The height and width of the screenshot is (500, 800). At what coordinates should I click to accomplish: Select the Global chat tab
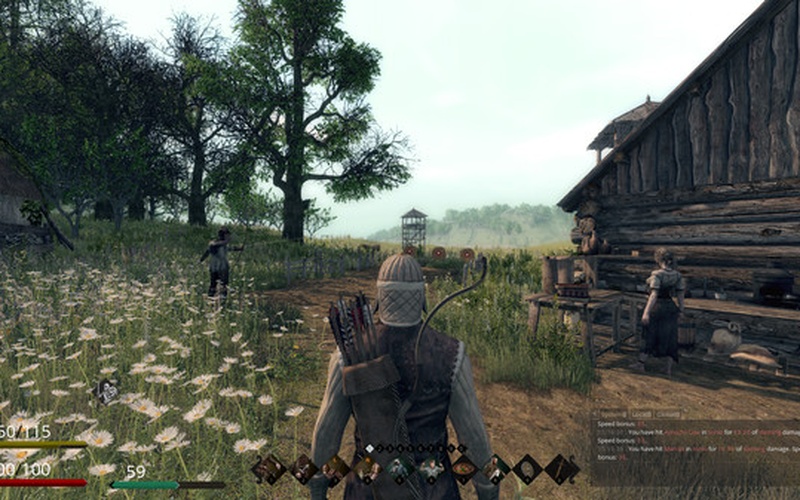[x=669, y=413]
